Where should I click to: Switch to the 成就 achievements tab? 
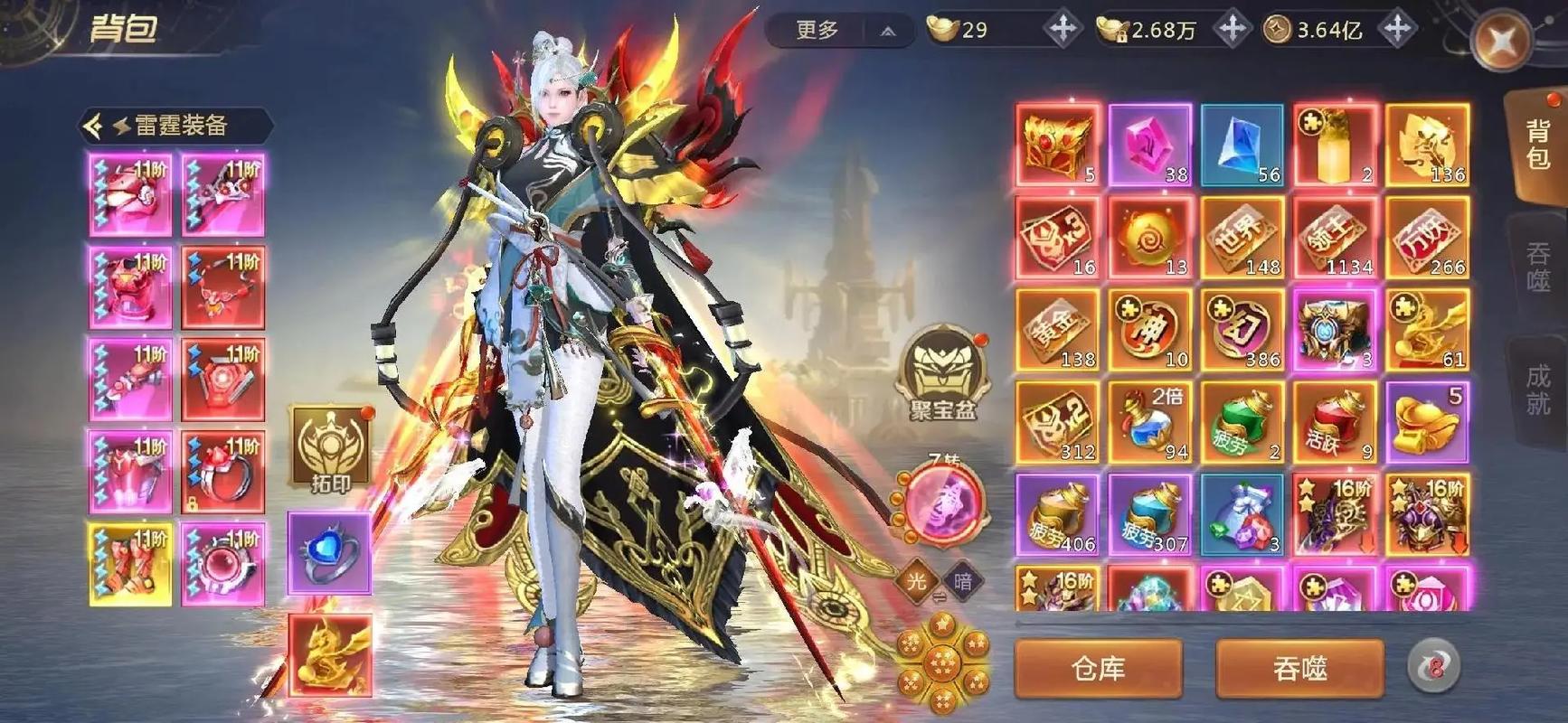pos(1537,389)
